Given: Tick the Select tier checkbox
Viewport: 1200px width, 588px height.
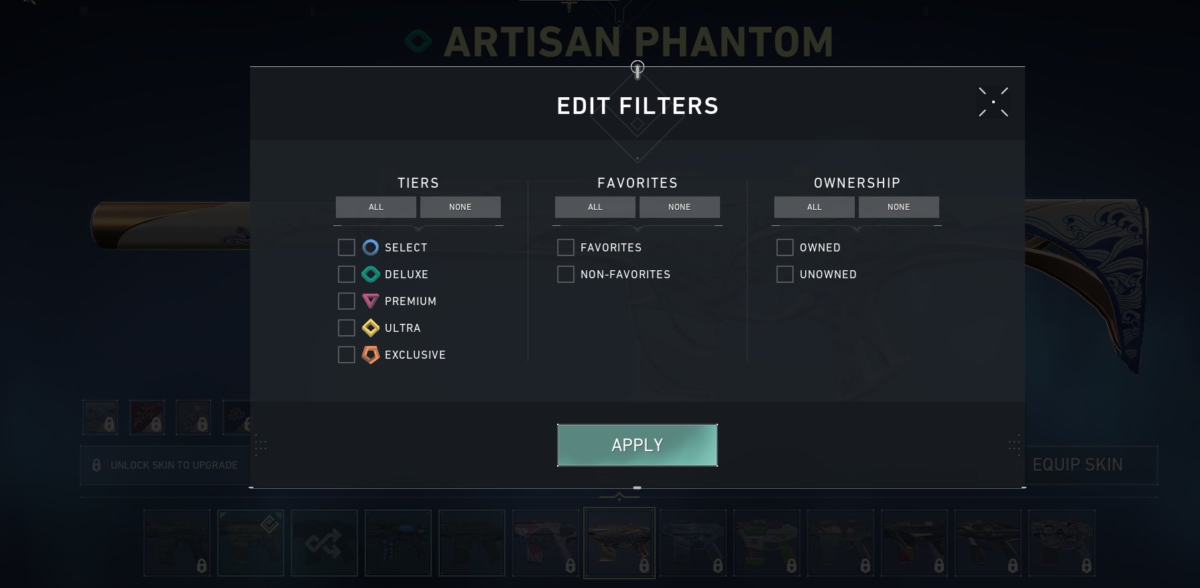Looking at the screenshot, I should (x=347, y=248).
